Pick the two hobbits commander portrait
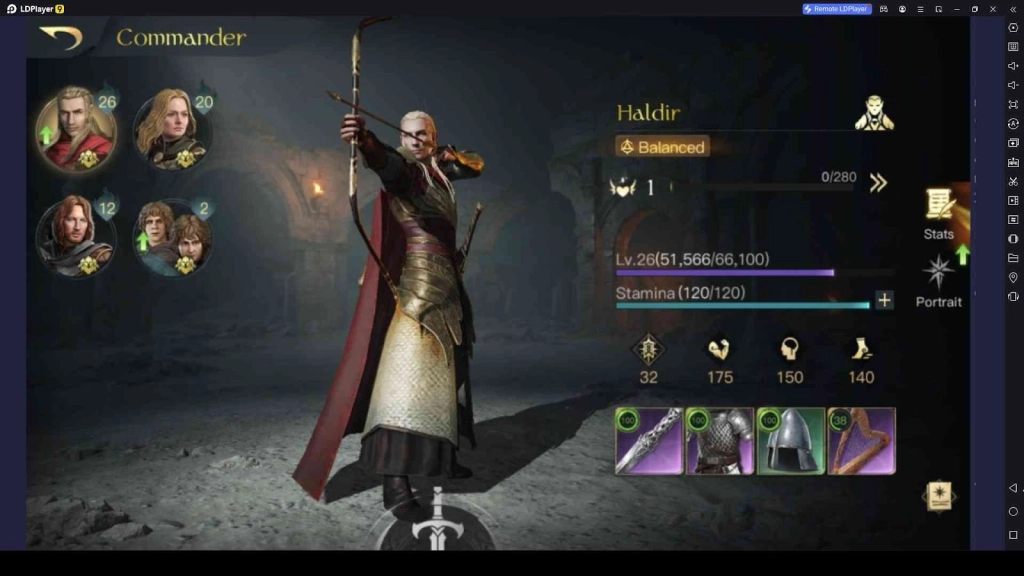 [171, 237]
